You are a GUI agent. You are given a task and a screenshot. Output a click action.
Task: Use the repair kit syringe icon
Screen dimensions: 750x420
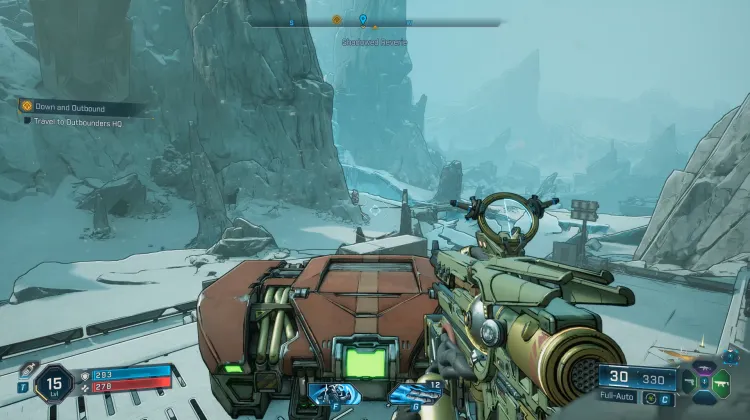coord(27,370)
